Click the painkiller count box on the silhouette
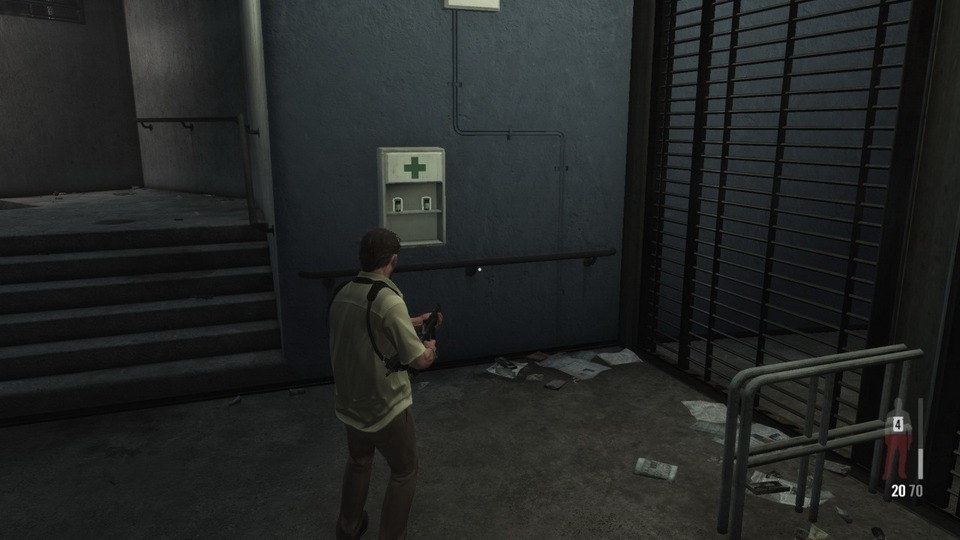This screenshot has height=540, width=960. 898,424
